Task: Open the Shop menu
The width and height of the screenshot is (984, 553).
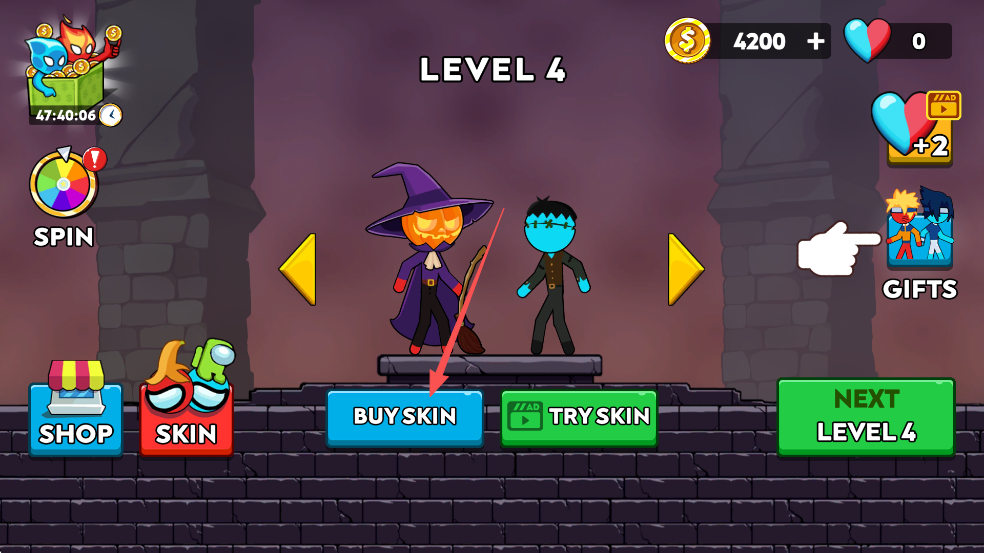Action: [76, 408]
